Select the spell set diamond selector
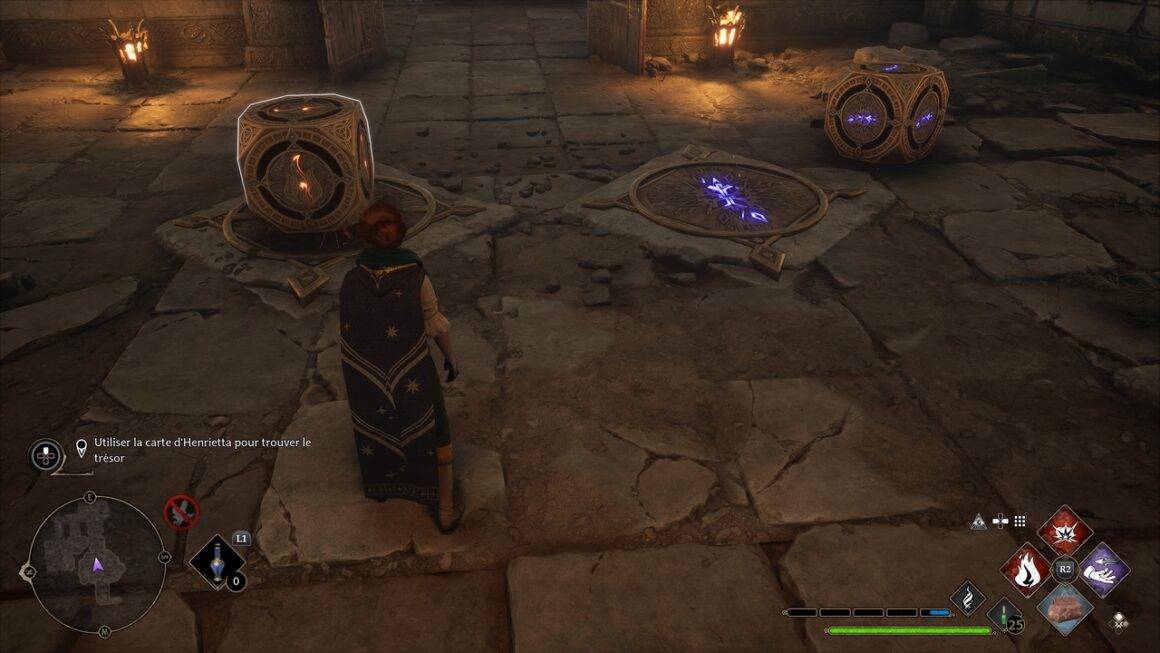The width and height of the screenshot is (1160, 653). [x=1117, y=620]
